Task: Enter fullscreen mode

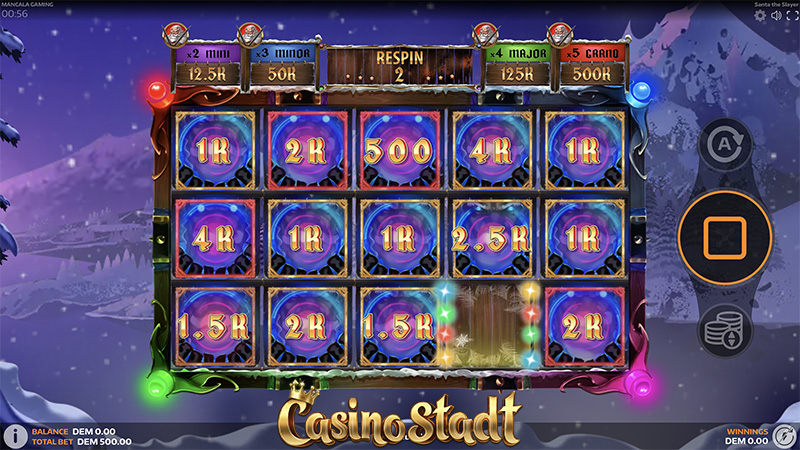Action: pos(790,16)
